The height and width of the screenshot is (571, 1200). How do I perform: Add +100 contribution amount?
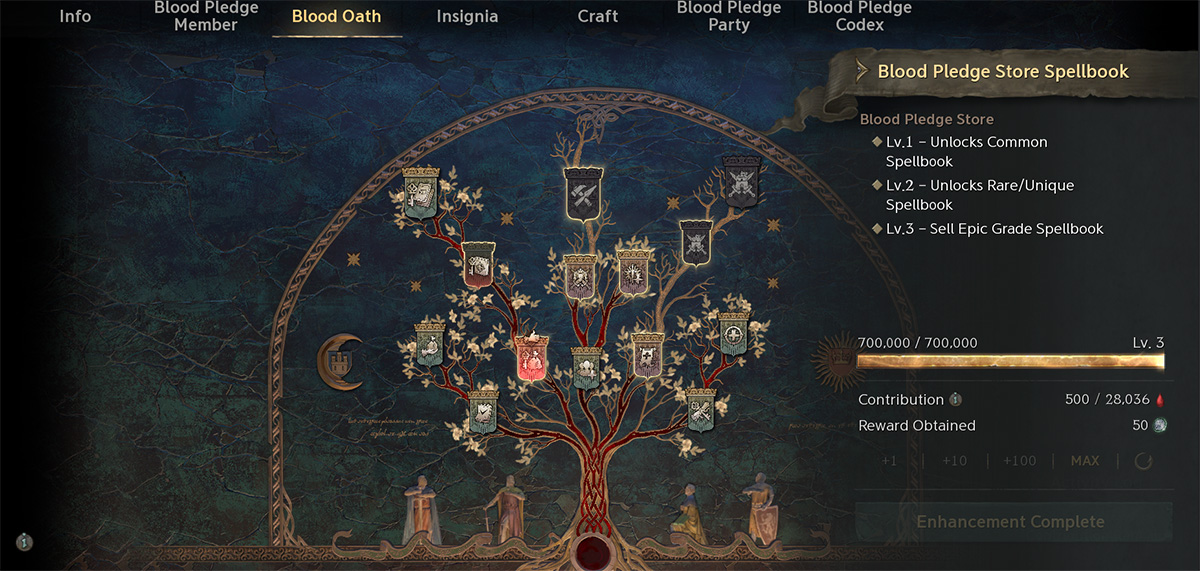pos(1020,461)
